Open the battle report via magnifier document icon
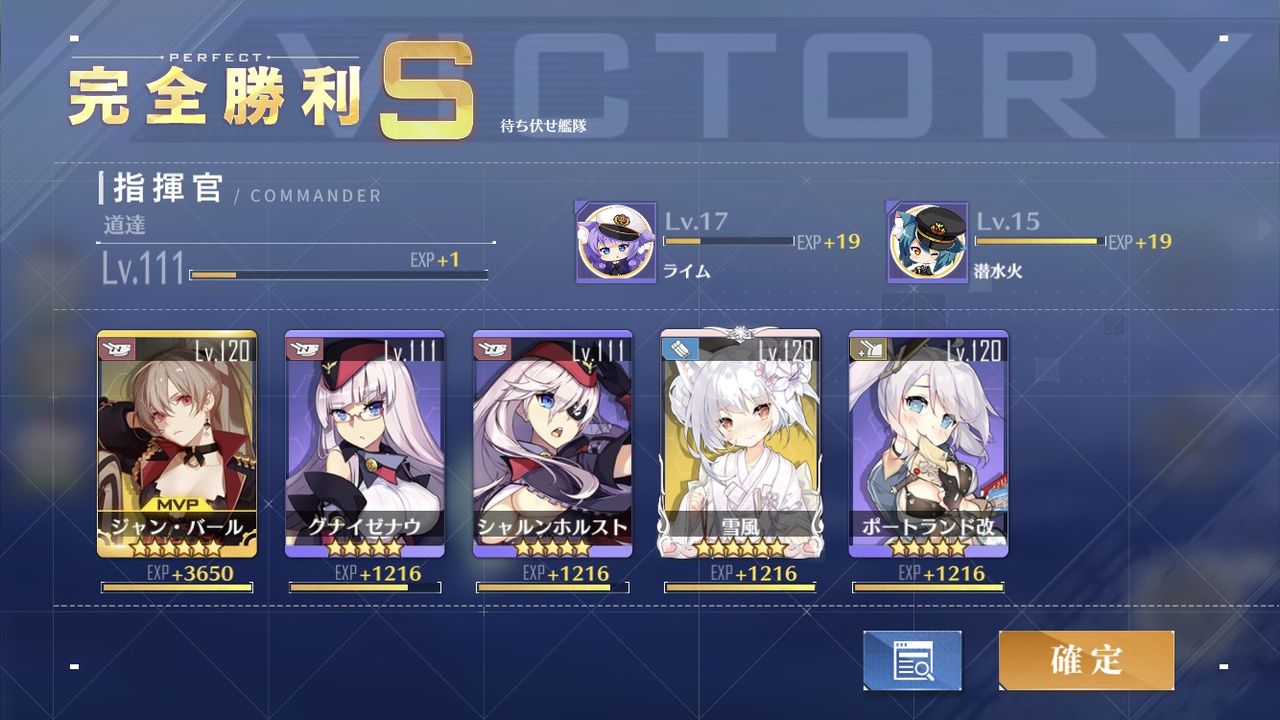This screenshot has width=1280, height=720. pyautogui.click(x=912, y=659)
